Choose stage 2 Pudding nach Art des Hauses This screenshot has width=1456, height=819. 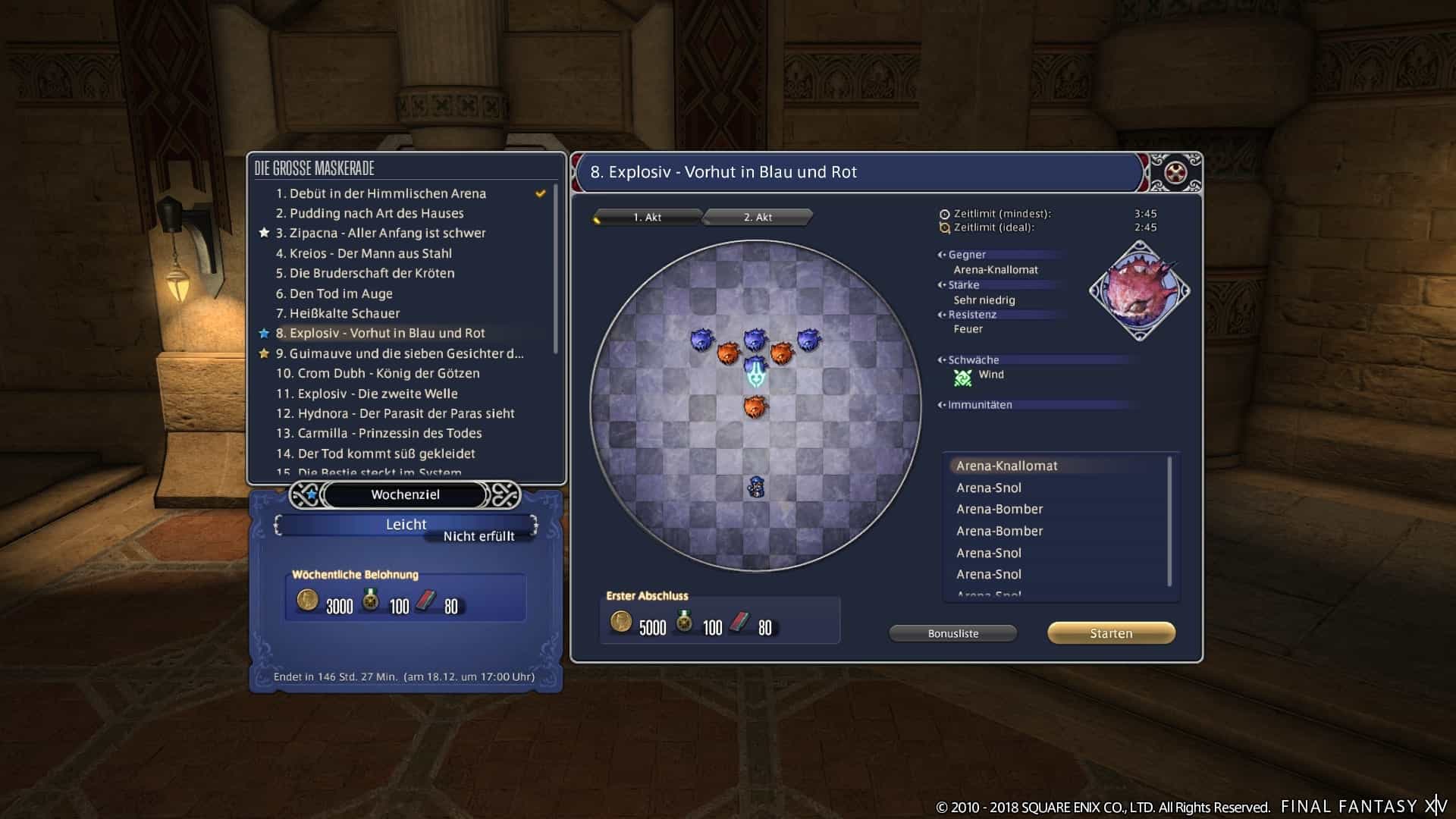[369, 214]
